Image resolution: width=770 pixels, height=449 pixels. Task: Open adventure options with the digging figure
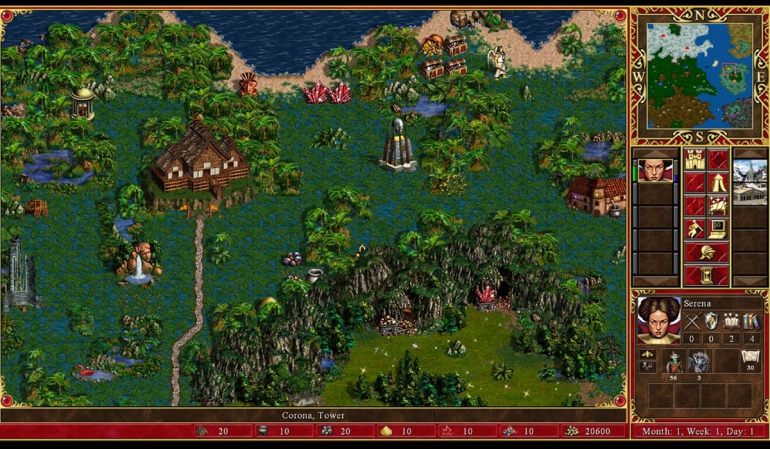[695, 230]
